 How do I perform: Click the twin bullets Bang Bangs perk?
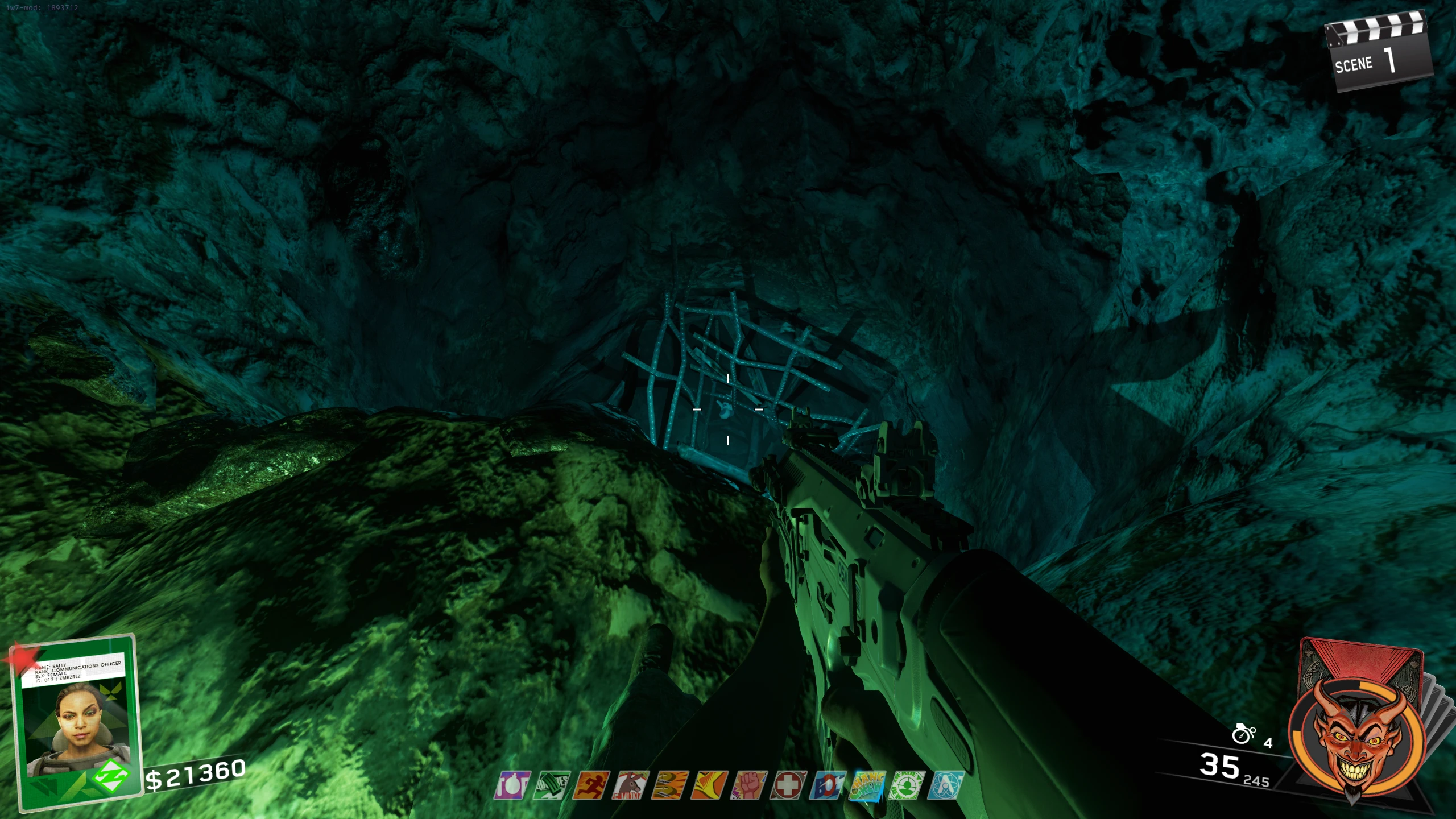click(670, 785)
